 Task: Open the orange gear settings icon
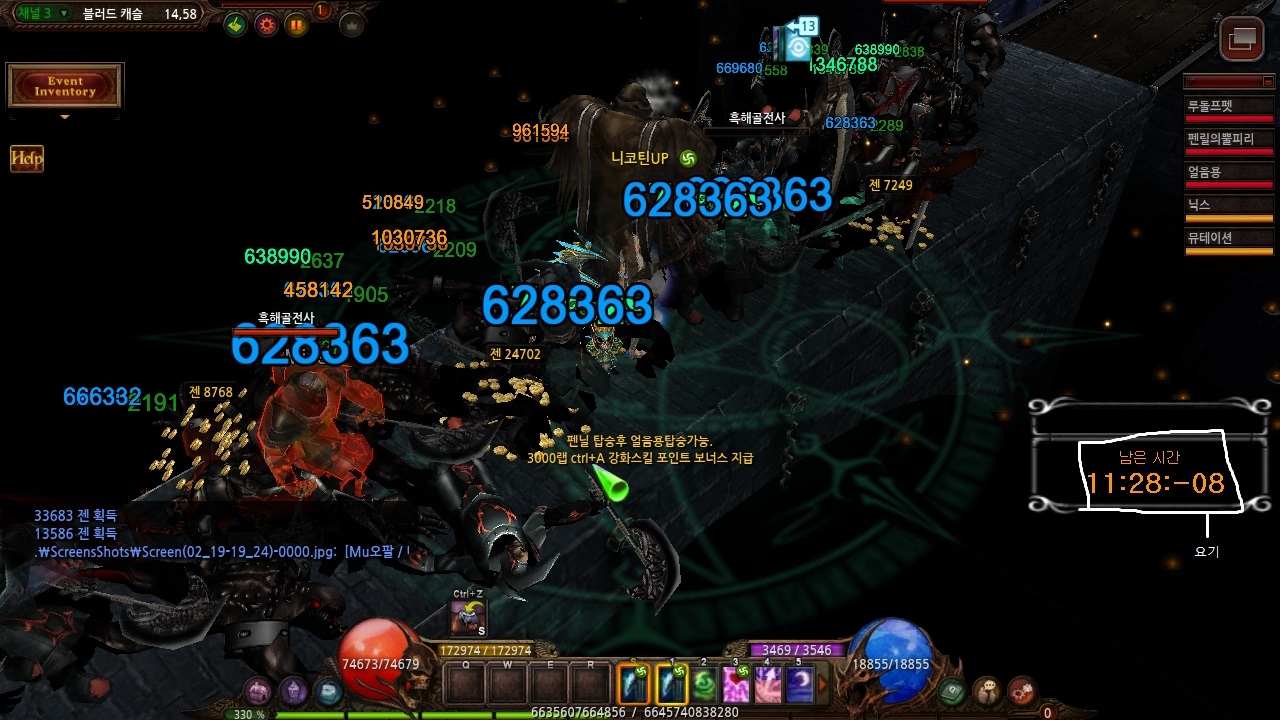(267, 25)
